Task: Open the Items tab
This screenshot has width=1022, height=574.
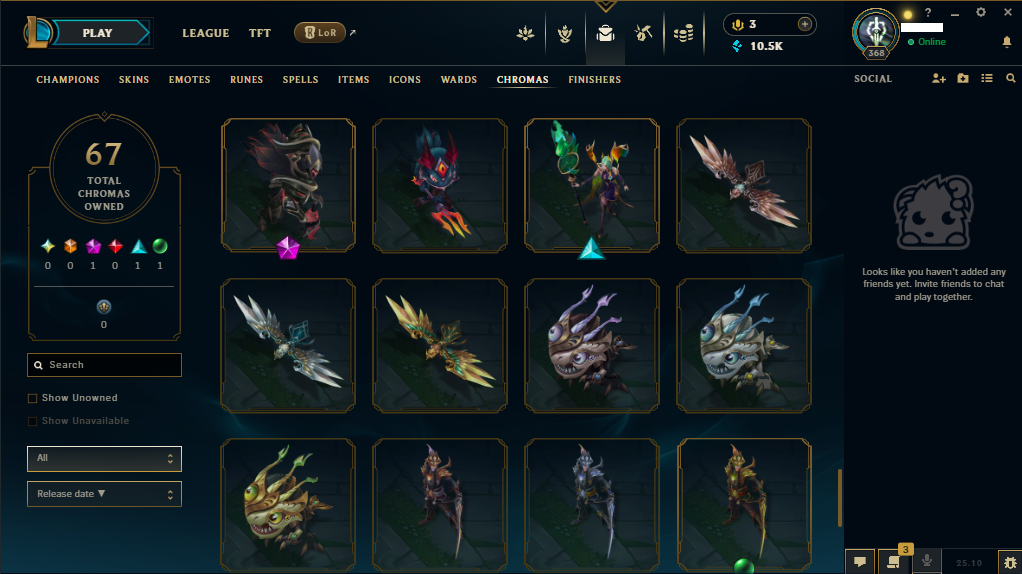Action: coord(354,80)
